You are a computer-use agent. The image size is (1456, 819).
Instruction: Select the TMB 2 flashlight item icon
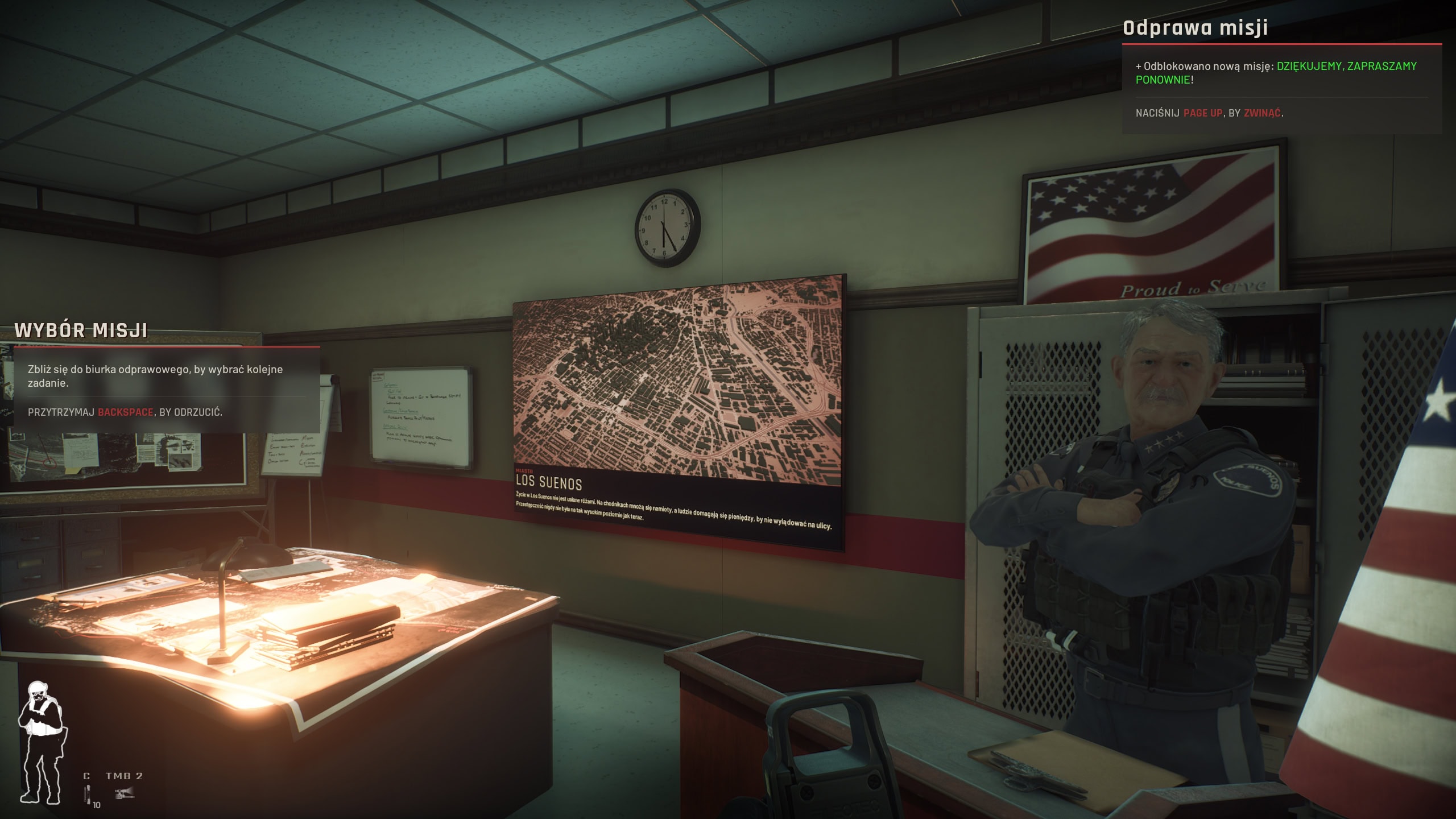[124, 793]
